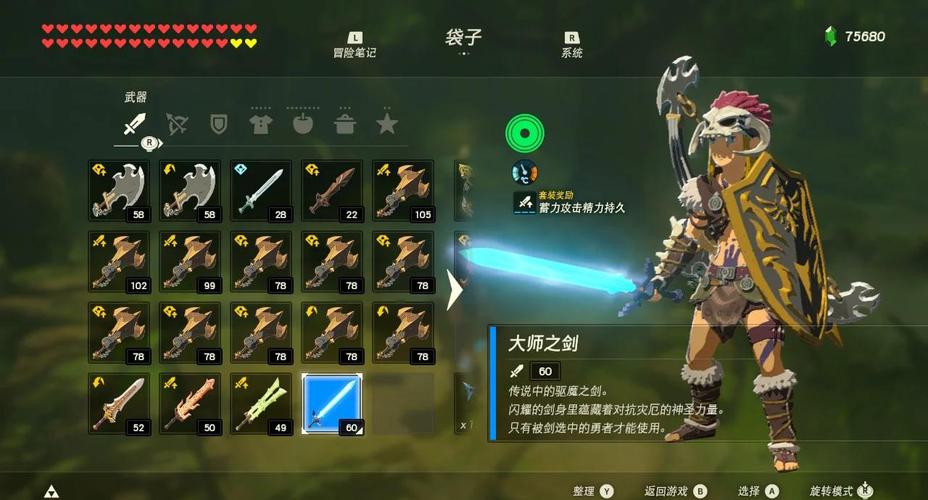The height and width of the screenshot is (500, 928).
Task: Go to the 系统 system page
Action: pyautogui.click(x=572, y=45)
